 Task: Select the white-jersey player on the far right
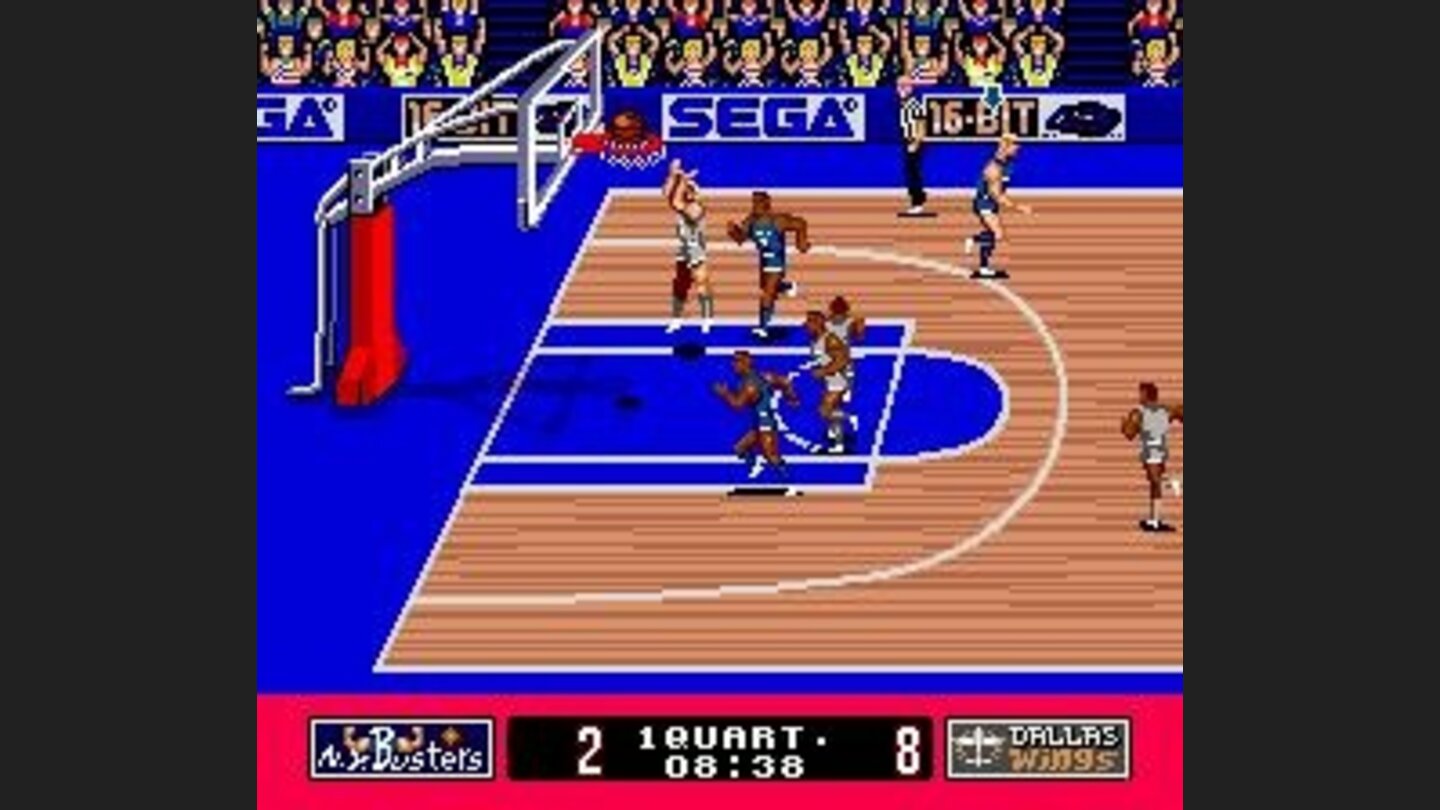coord(1150,450)
